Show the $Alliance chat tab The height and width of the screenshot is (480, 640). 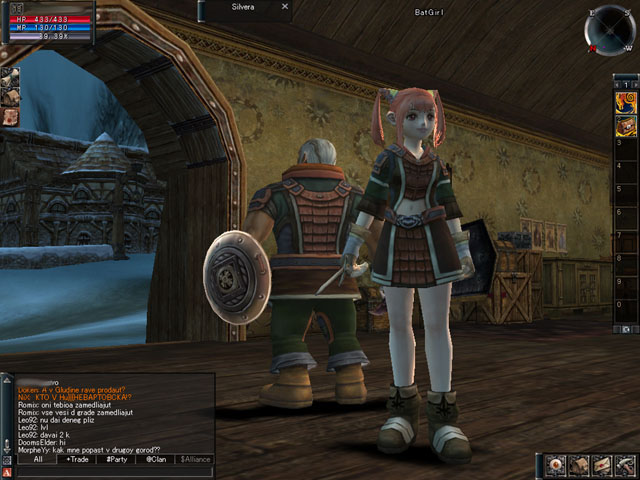coord(195,459)
